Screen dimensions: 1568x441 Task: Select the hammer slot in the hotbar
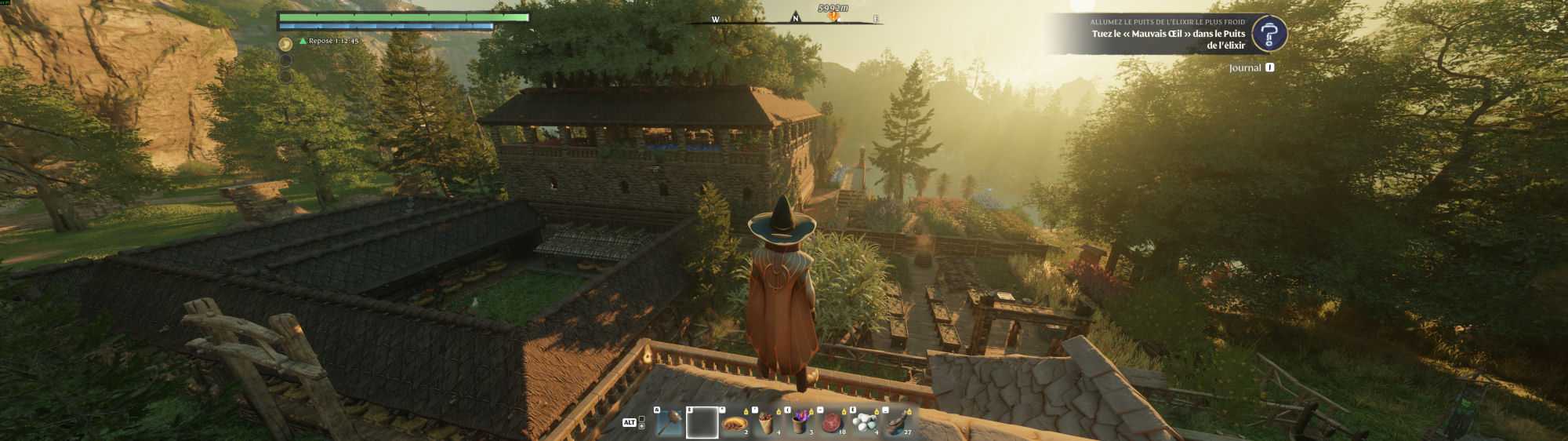click(x=669, y=424)
